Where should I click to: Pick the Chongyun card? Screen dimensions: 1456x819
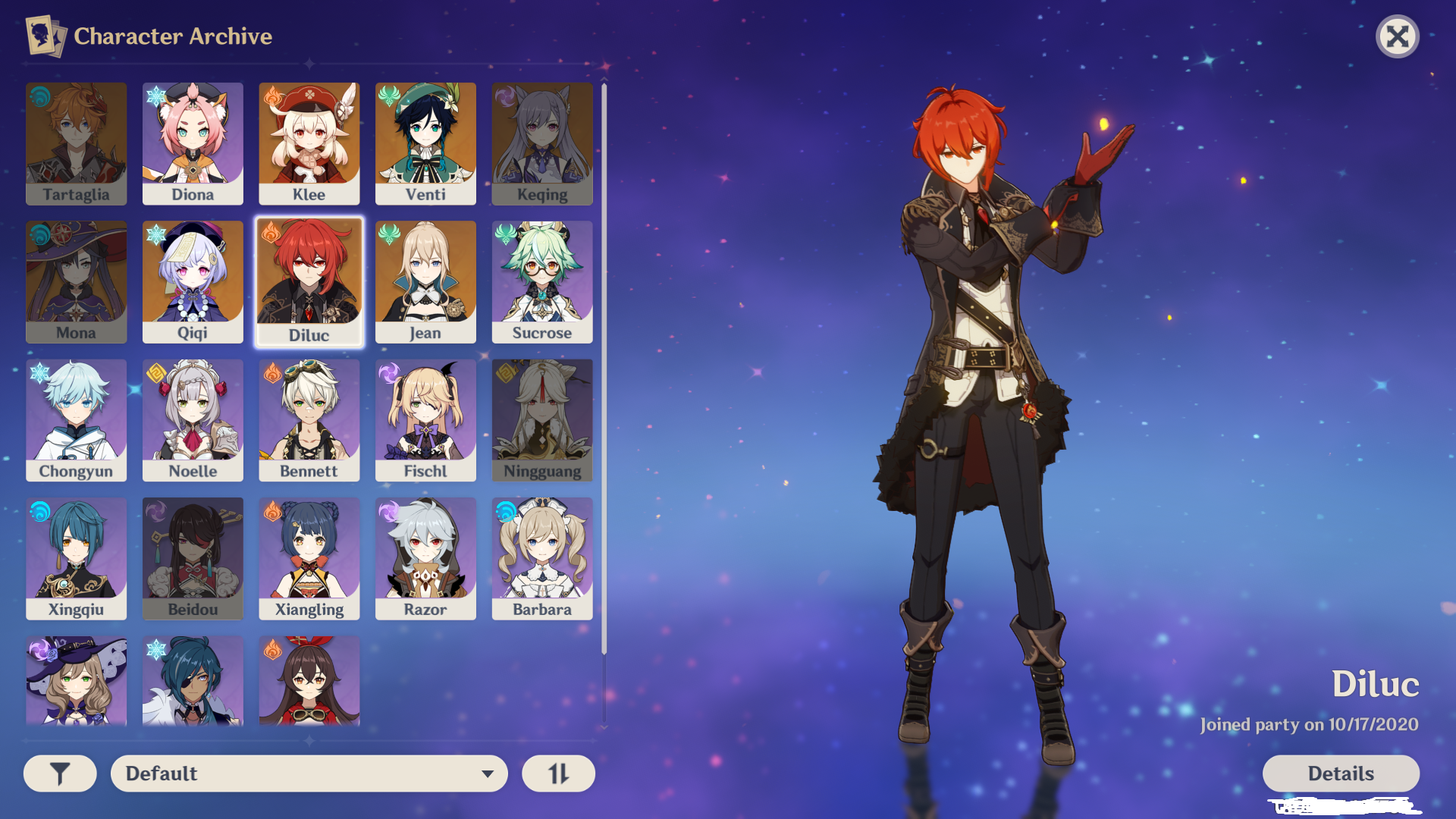click(x=76, y=421)
